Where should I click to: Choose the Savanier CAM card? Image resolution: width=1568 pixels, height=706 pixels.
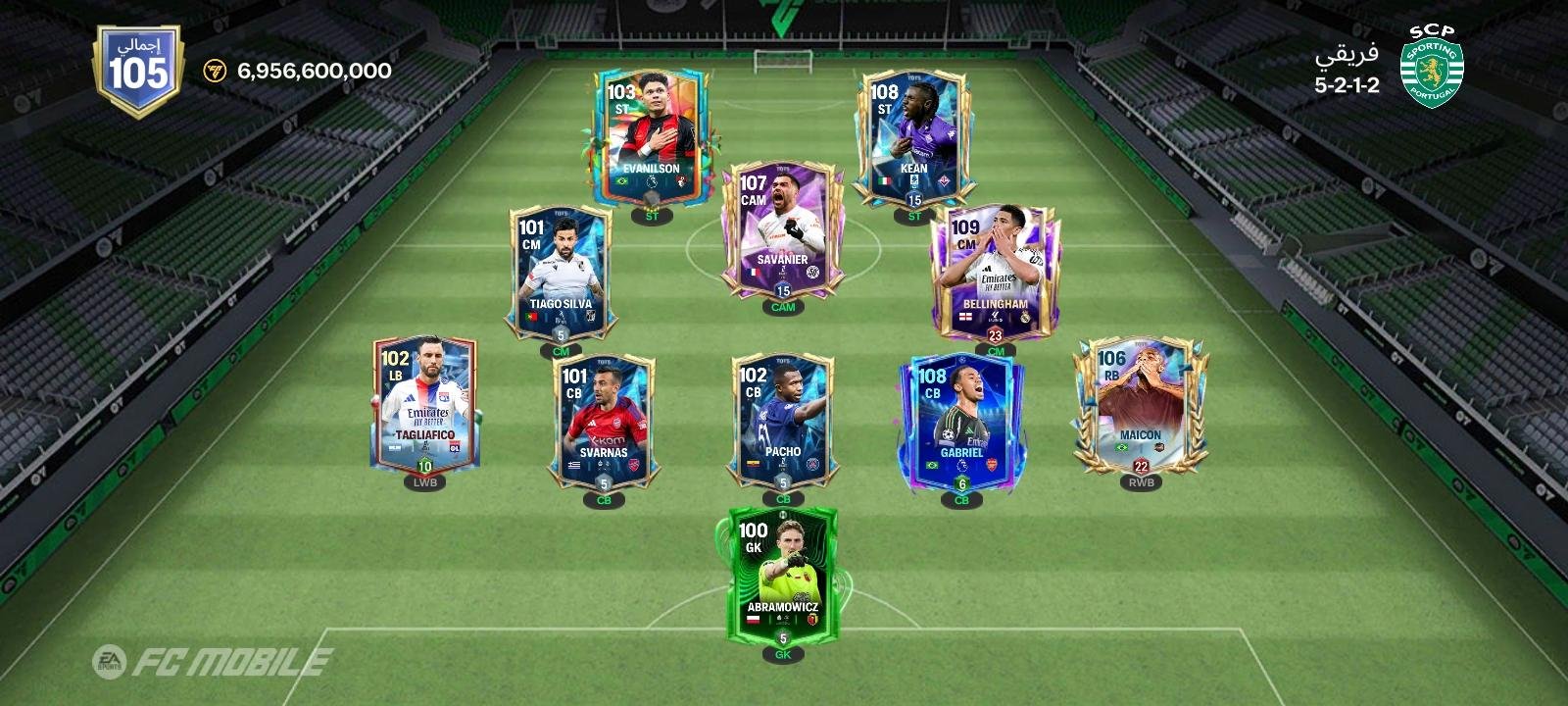click(x=782, y=228)
